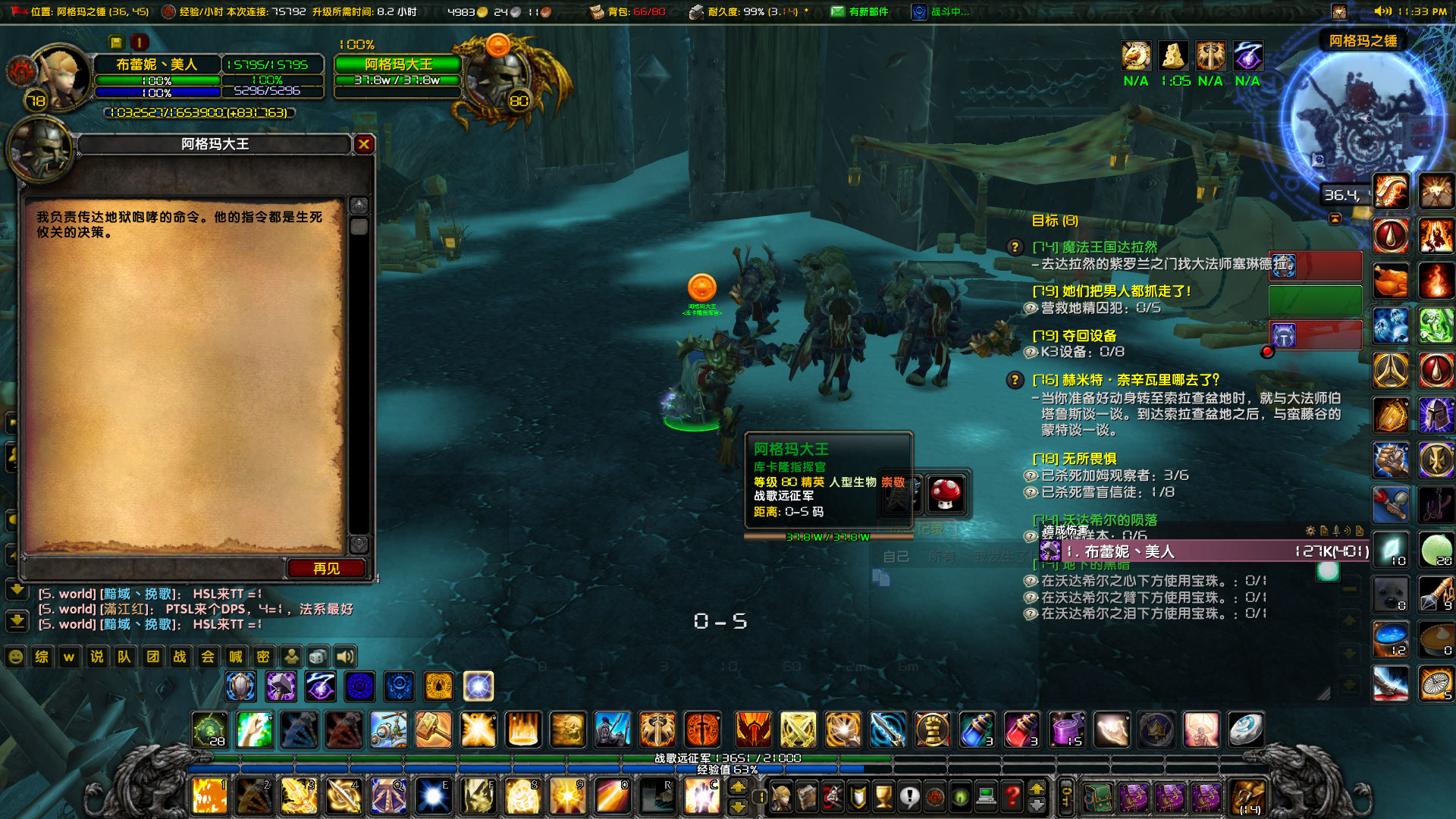Roll the dice icon in the chat bar
Viewport: 1456px width, 819px height.
click(318, 656)
